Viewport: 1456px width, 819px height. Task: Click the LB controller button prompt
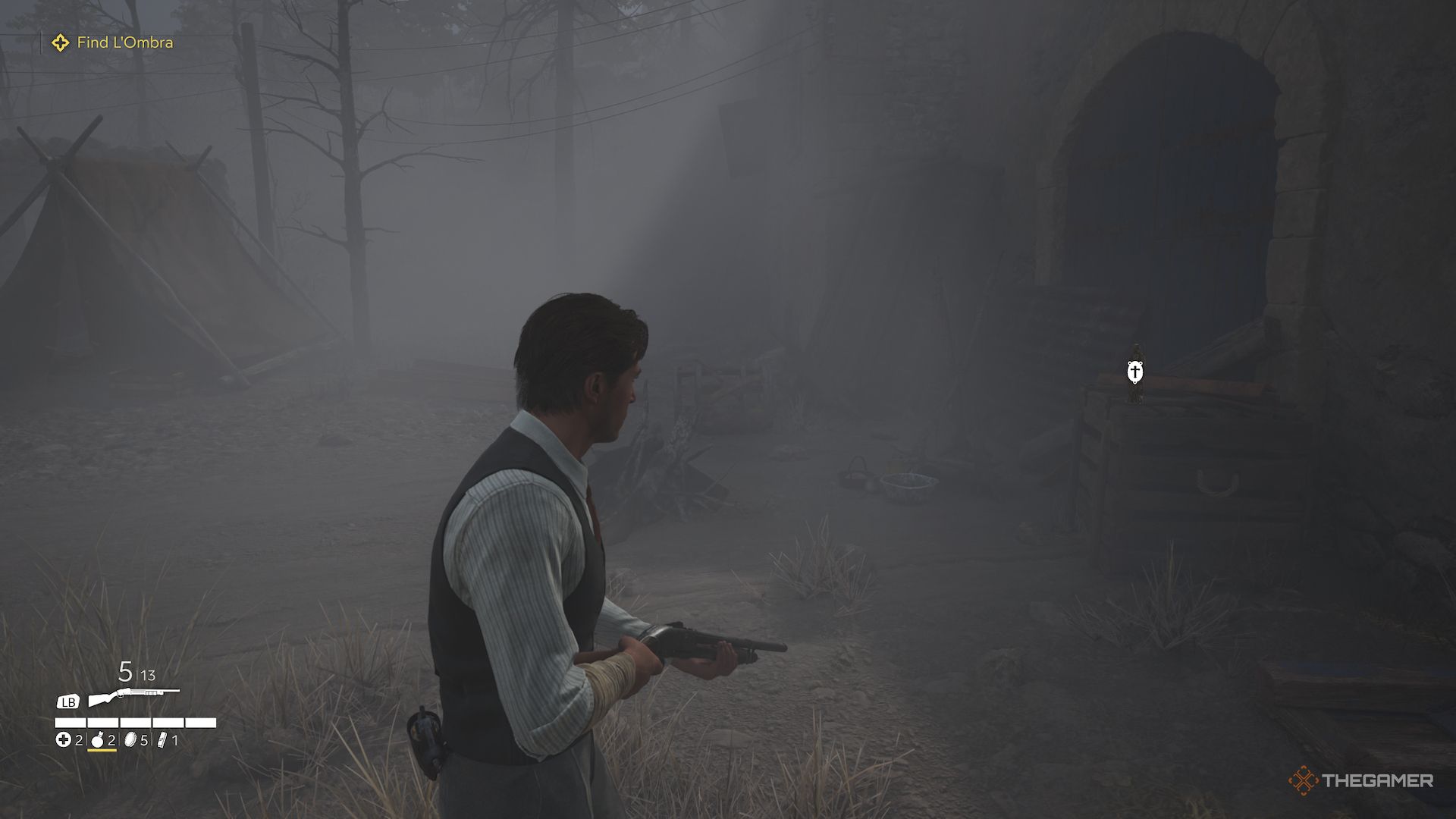68,702
